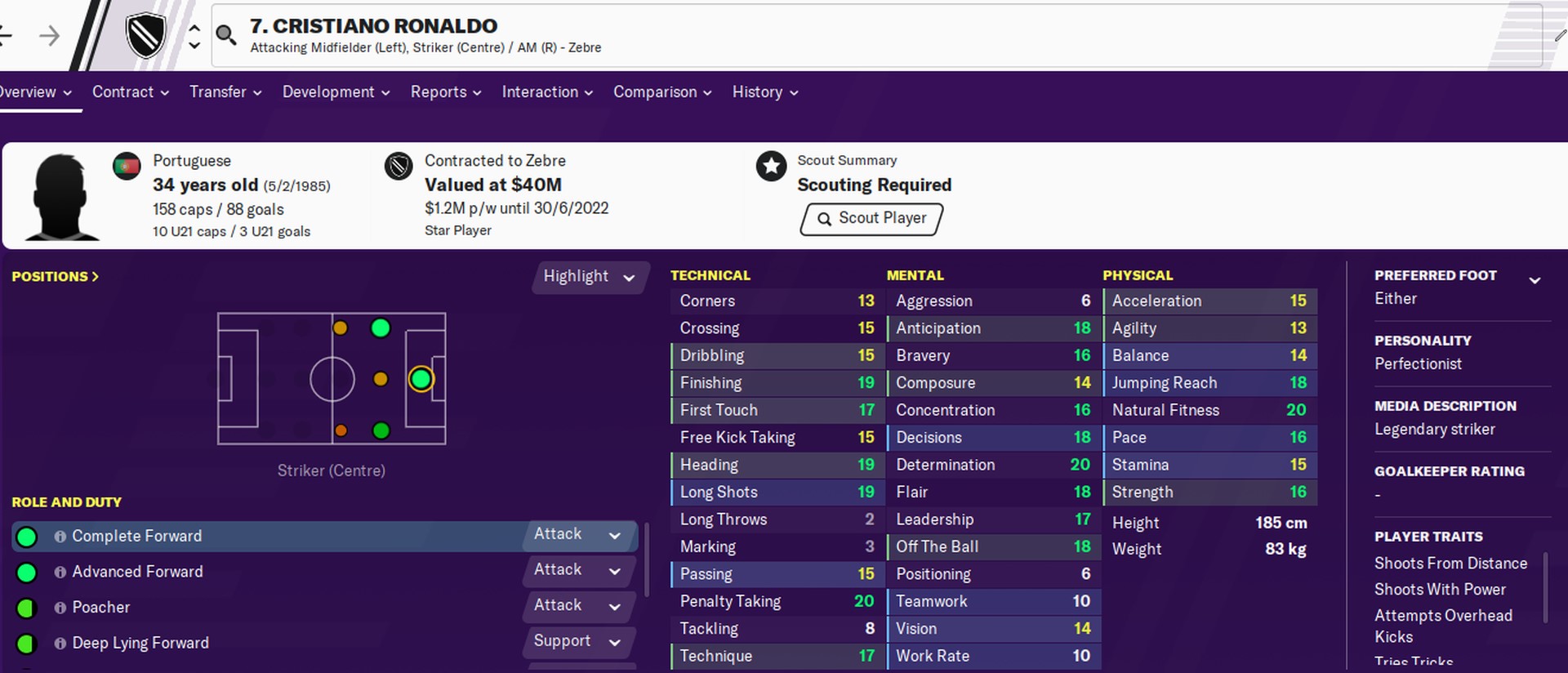
Task: Click the Scout Player button
Action: pyautogui.click(x=870, y=219)
